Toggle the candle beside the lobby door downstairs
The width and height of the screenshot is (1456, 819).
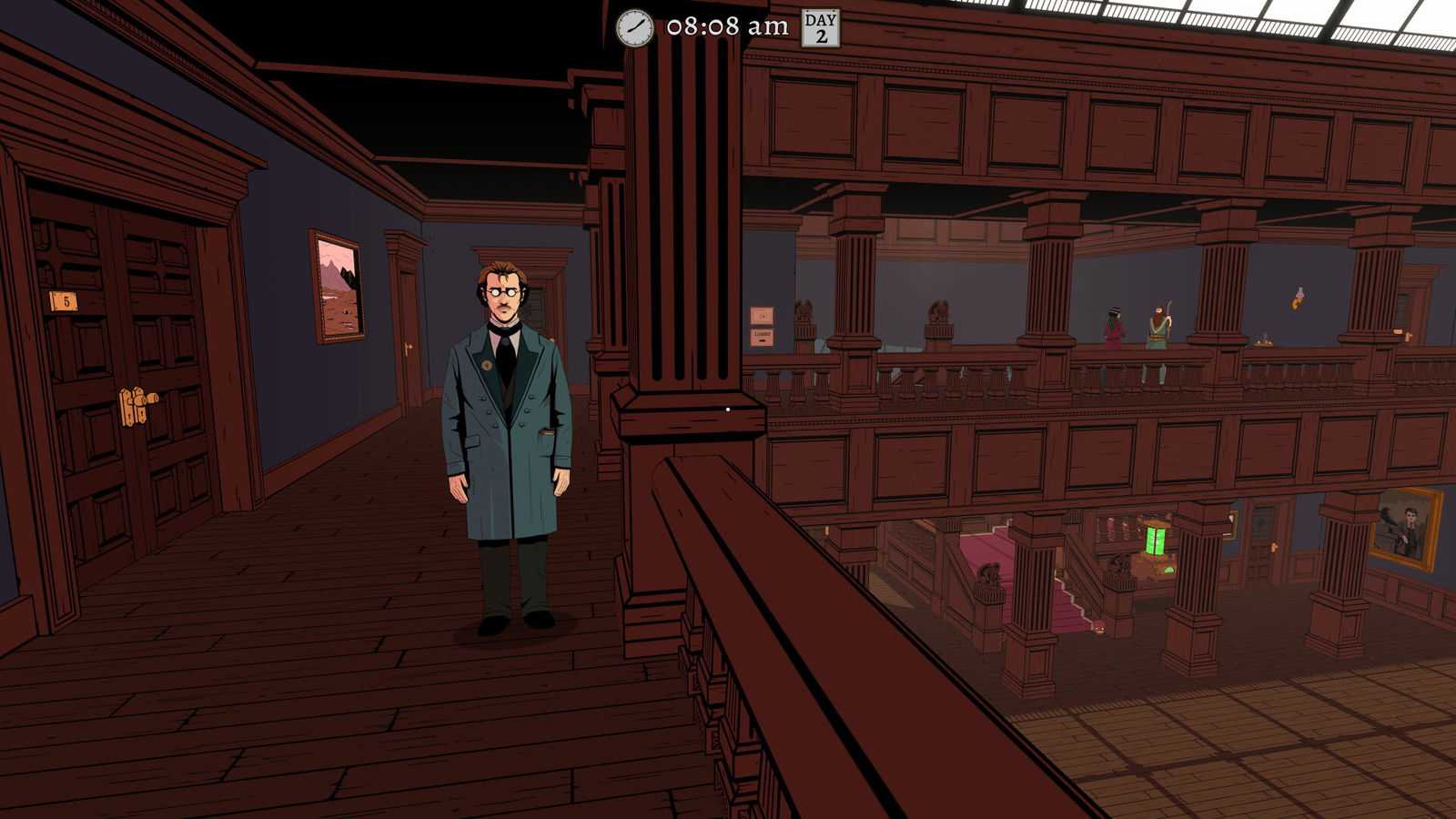(1276, 546)
